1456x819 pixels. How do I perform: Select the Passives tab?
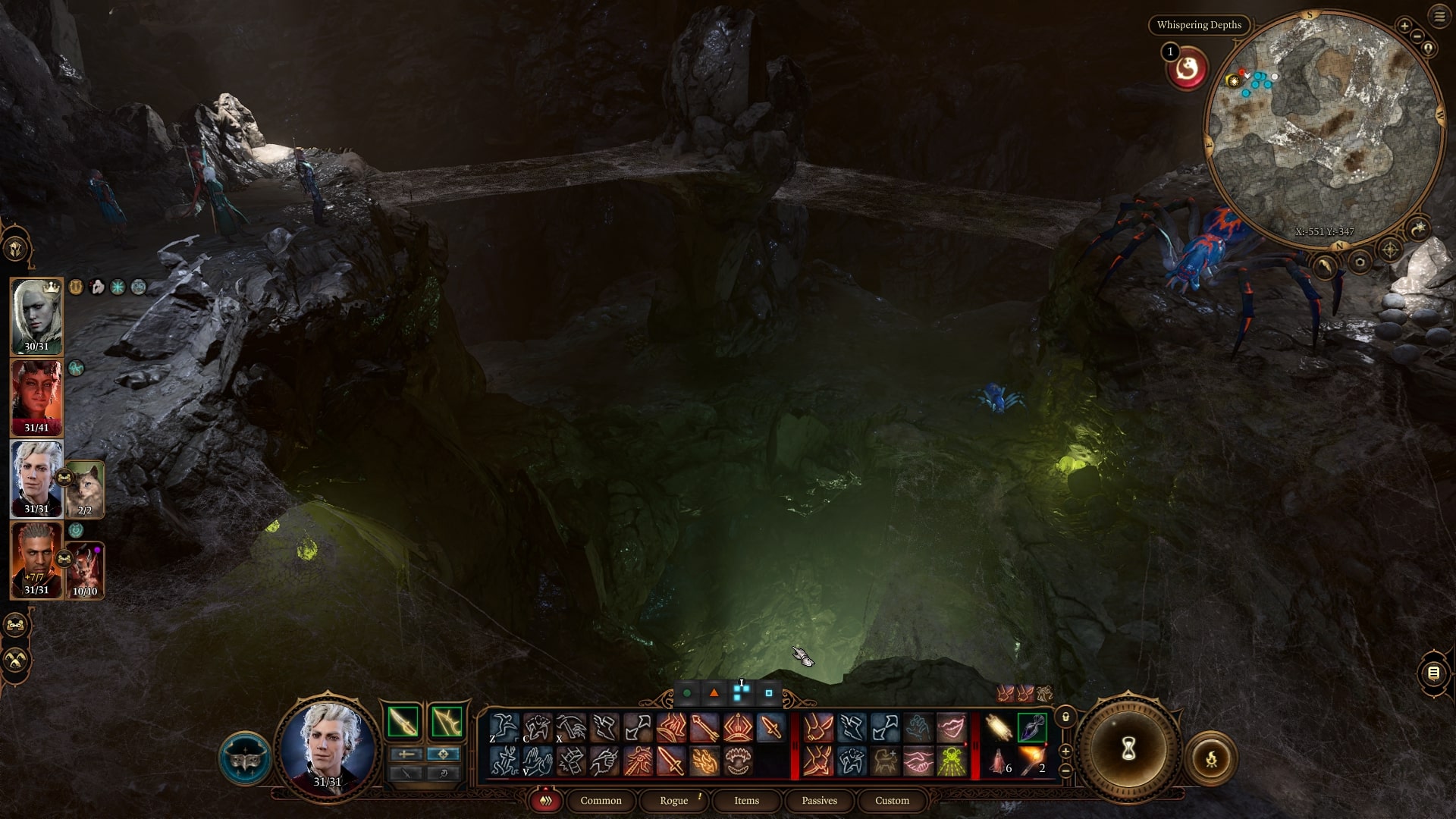point(819,801)
